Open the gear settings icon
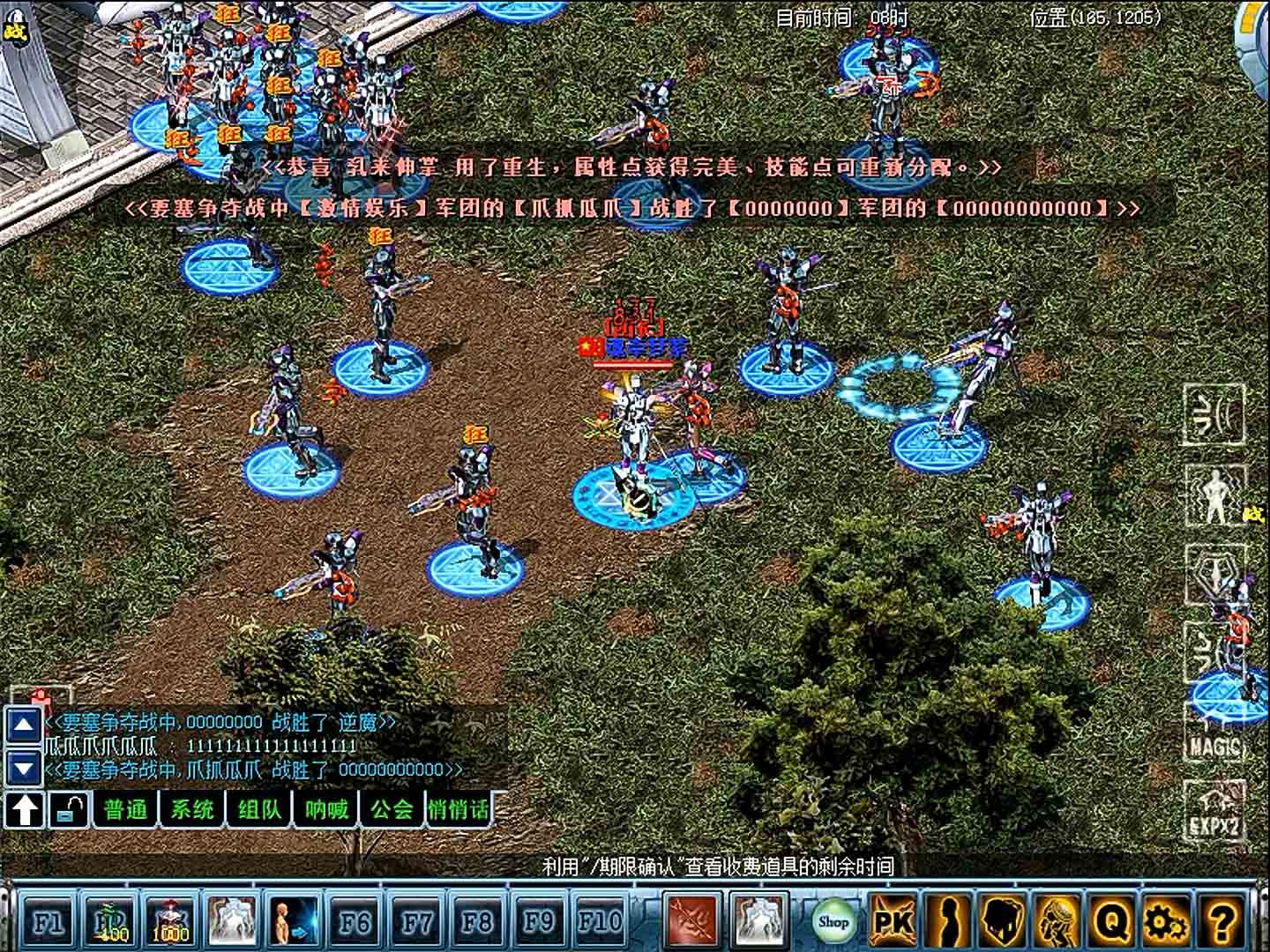 pyautogui.click(x=1165, y=922)
